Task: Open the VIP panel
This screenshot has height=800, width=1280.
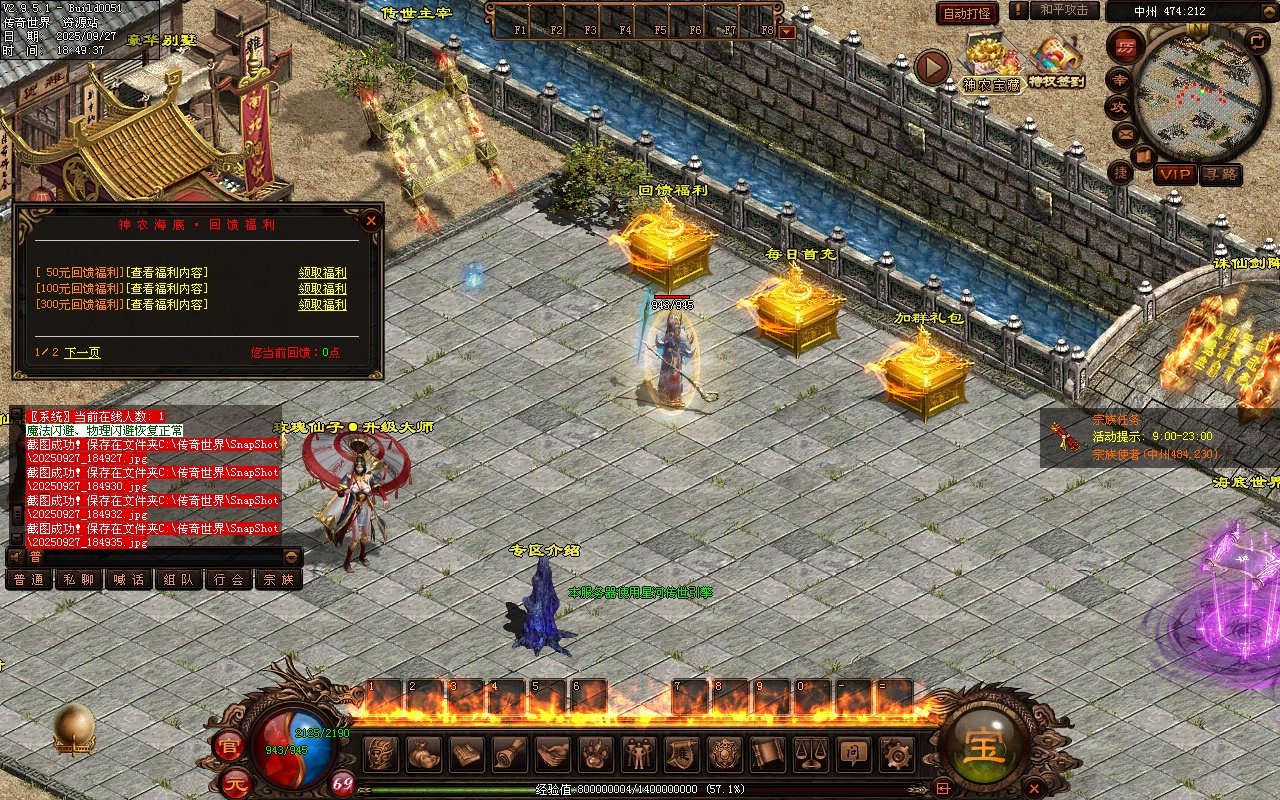Action: 1175,174
